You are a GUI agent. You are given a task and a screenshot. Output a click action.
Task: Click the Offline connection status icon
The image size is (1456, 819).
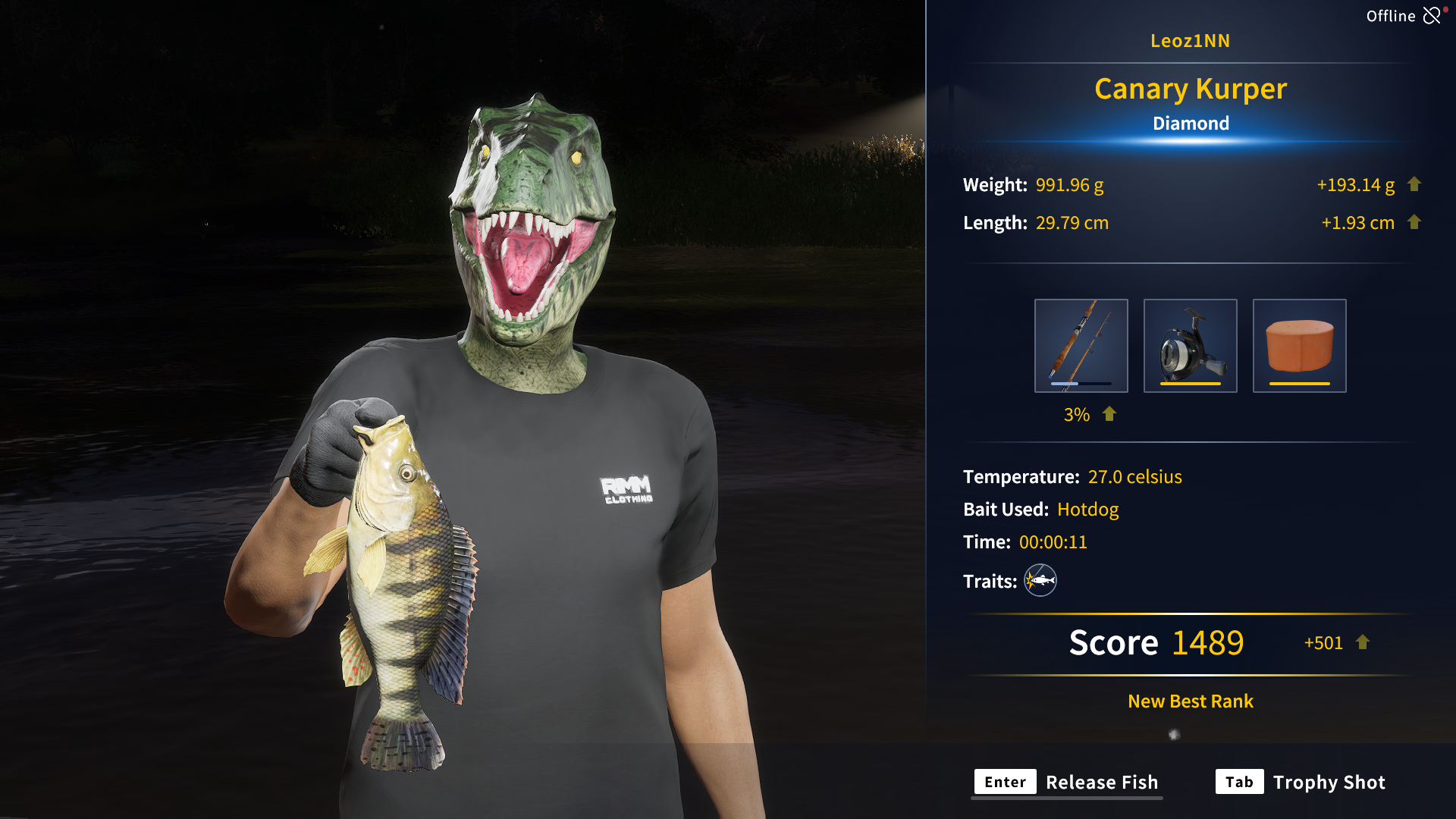(1432, 16)
